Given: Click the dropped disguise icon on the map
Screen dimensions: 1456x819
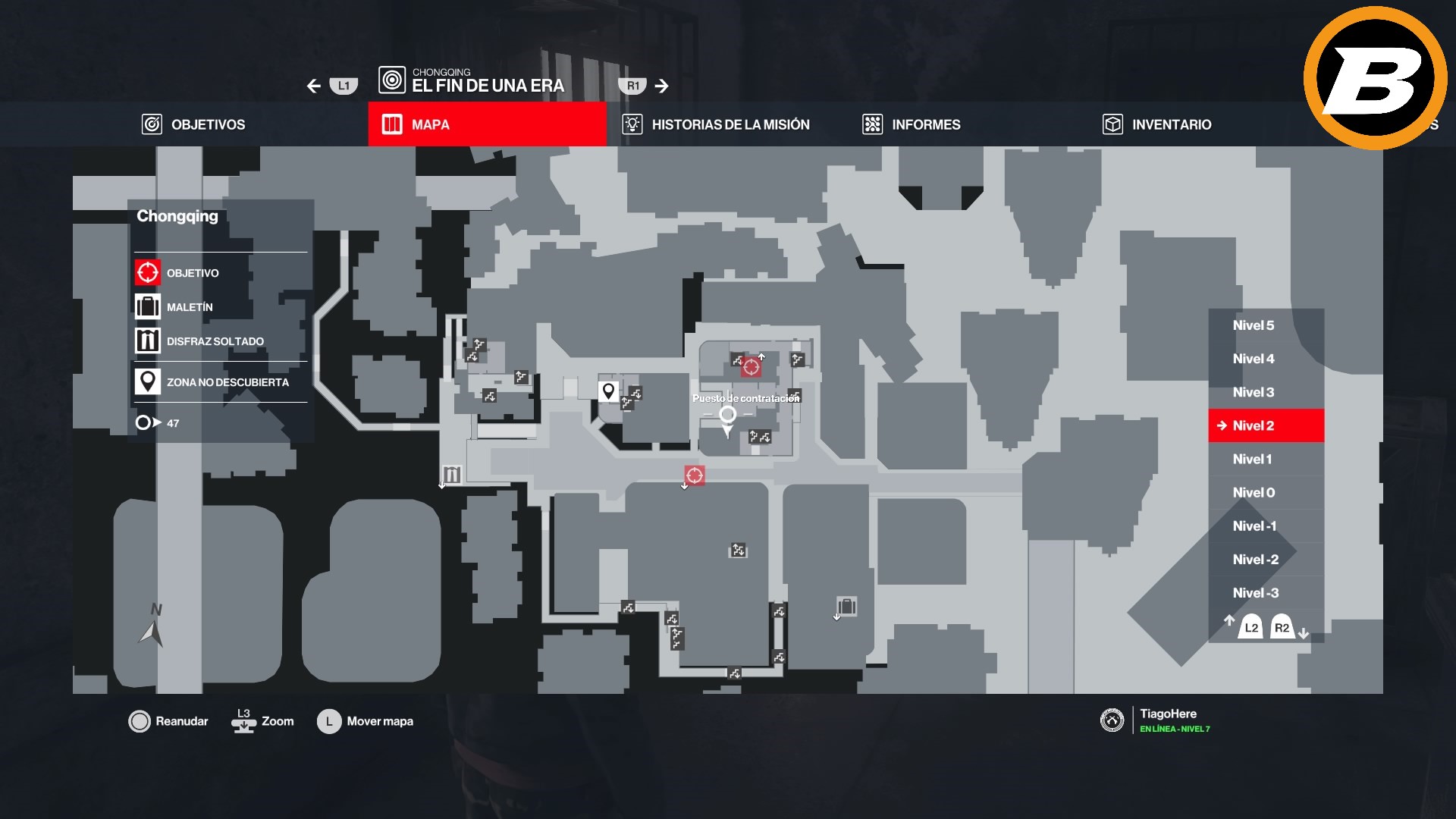Looking at the screenshot, I should [x=452, y=475].
